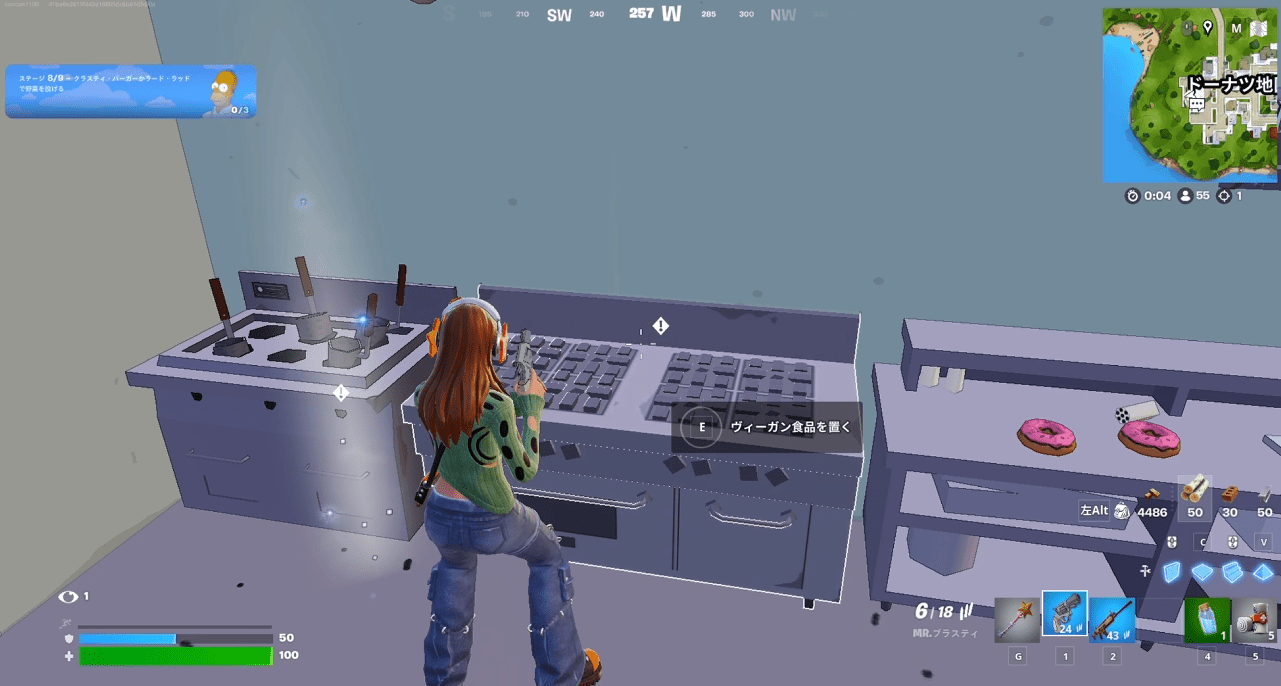Open the Stage 8/9 quest tracker

130,91
